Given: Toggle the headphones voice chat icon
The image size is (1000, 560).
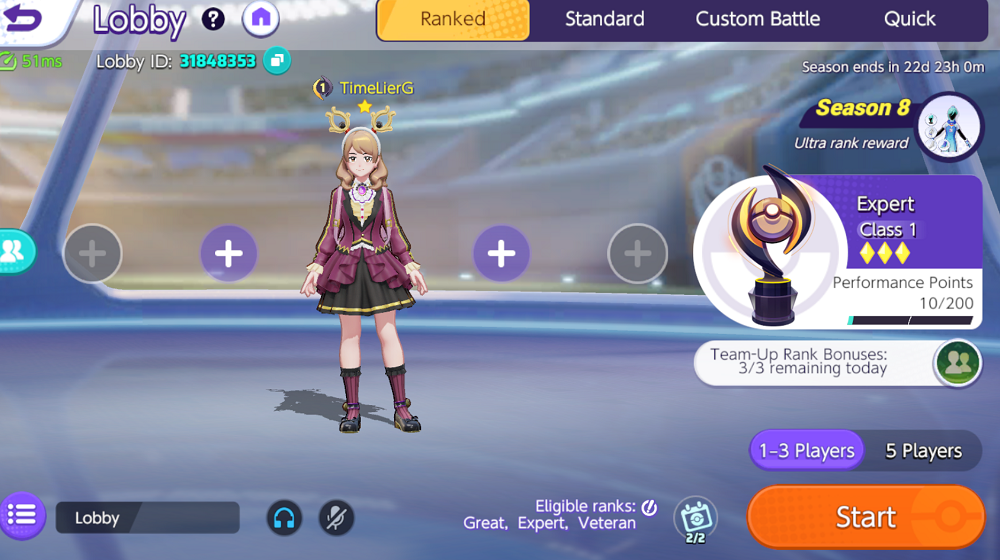Looking at the screenshot, I should pos(284,518).
